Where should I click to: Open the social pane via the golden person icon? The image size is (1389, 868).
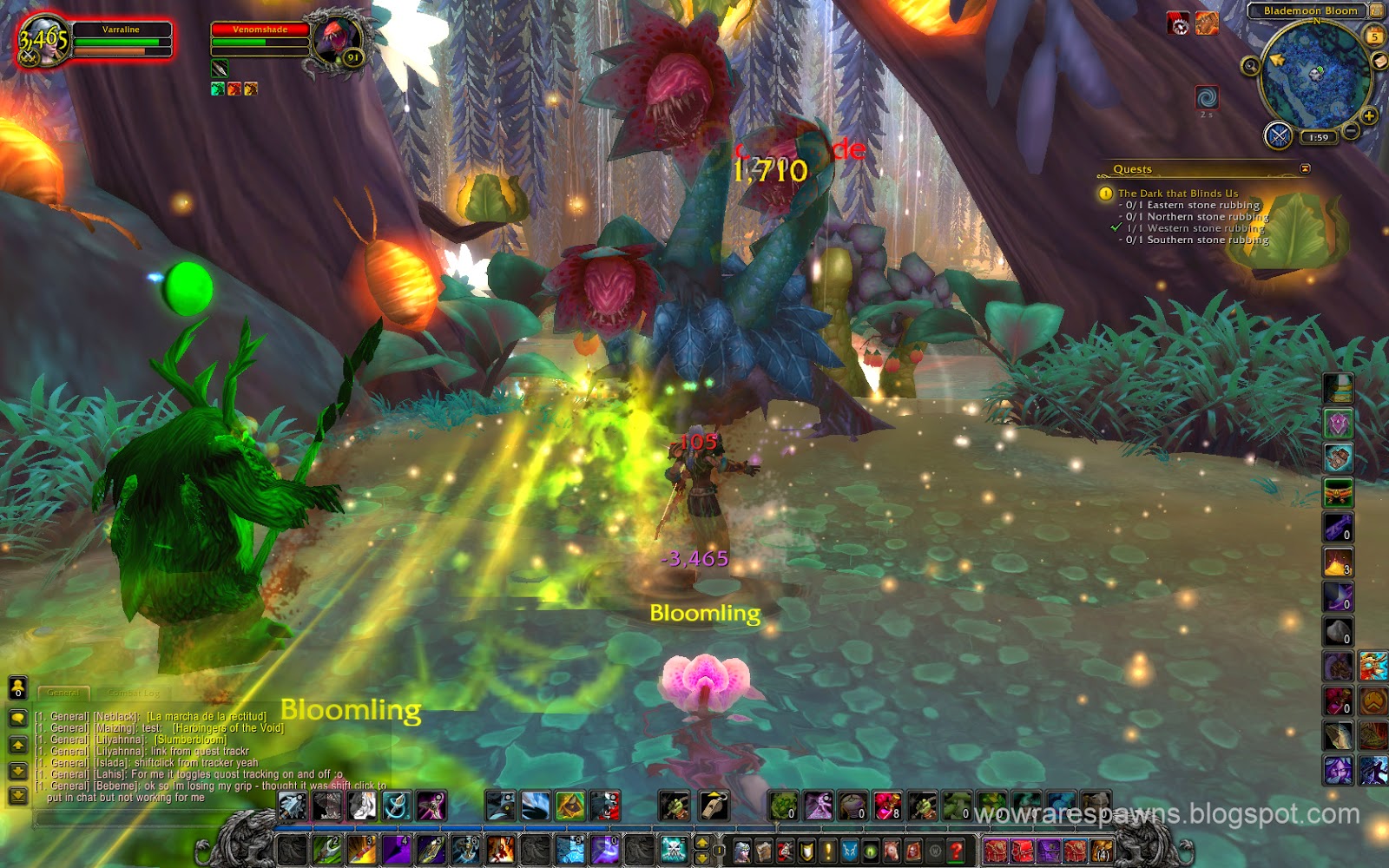click(17, 687)
